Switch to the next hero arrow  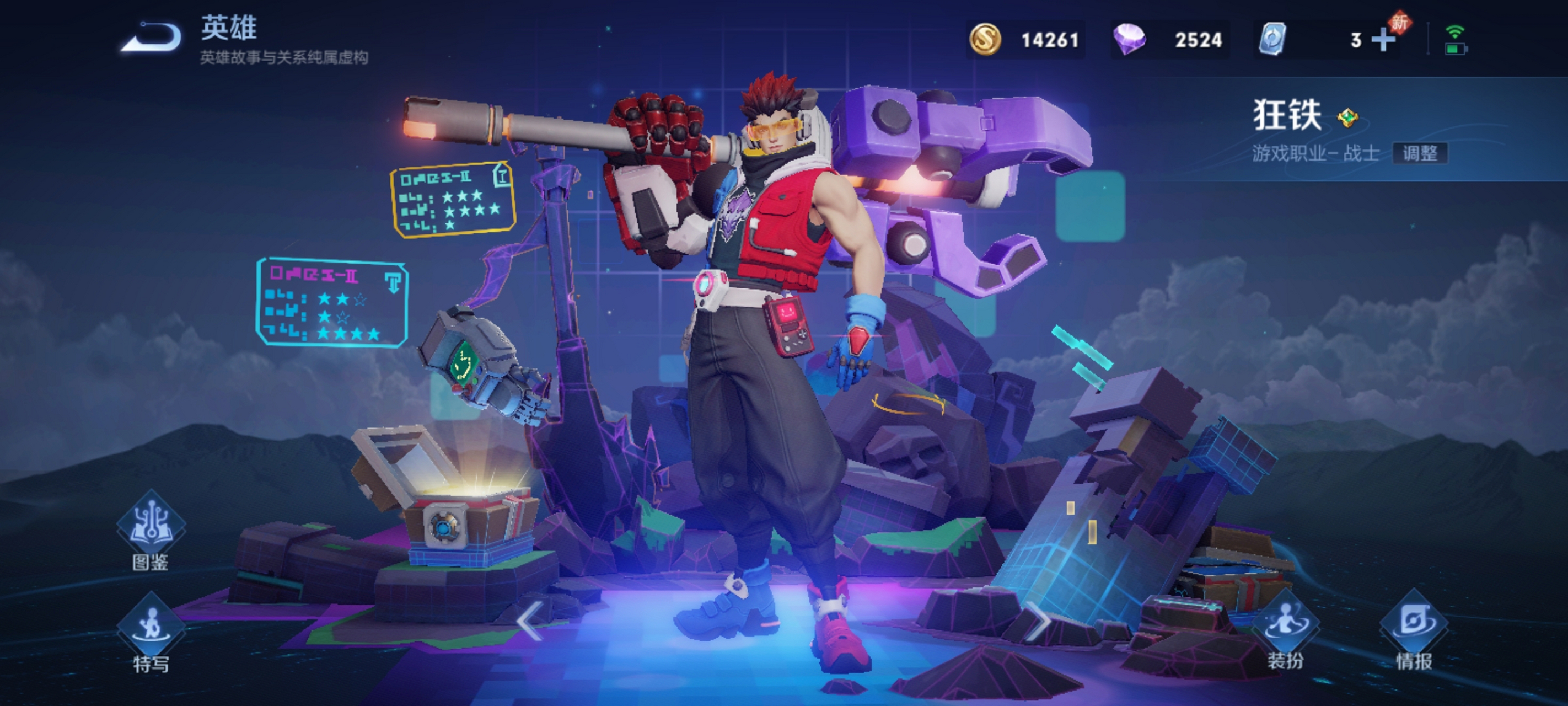pyautogui.click(x=1038, y=621)
